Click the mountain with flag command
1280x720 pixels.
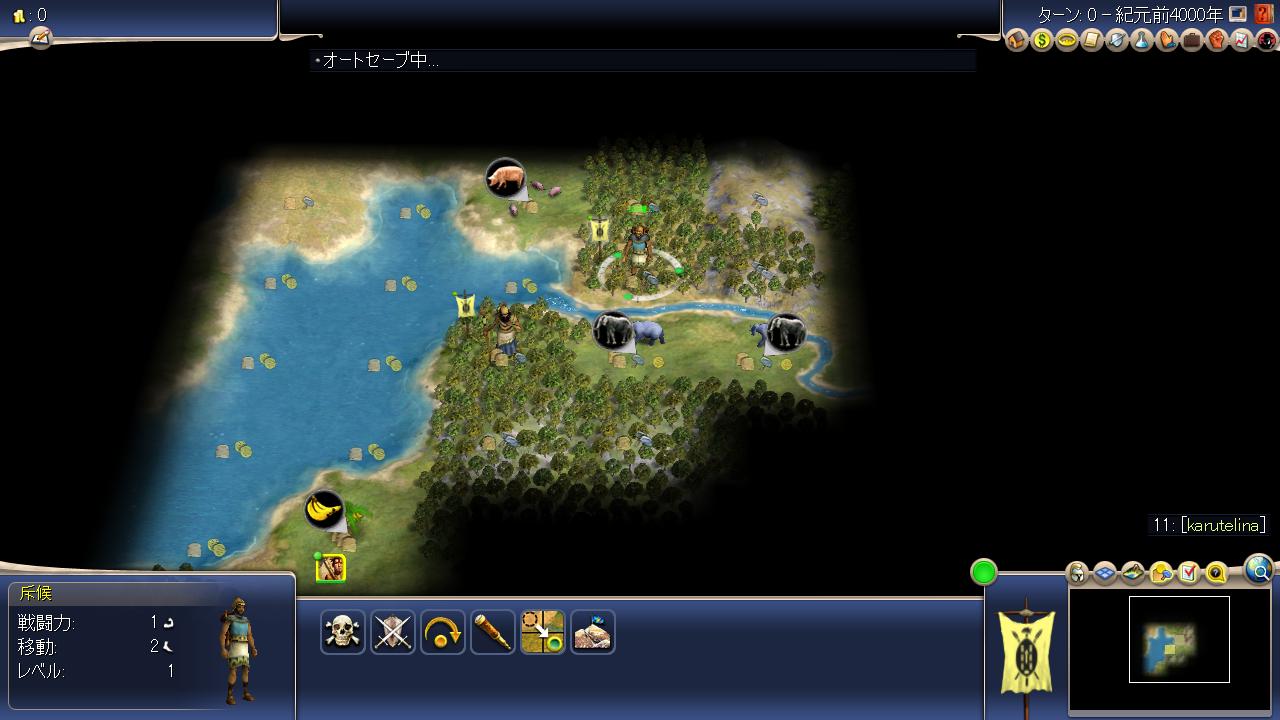coord(593,632)
